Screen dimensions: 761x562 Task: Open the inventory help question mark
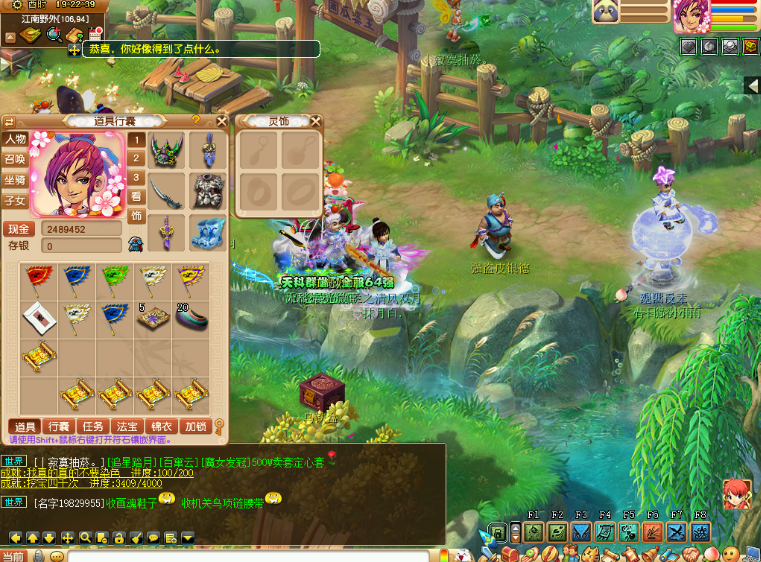[196, 120]
